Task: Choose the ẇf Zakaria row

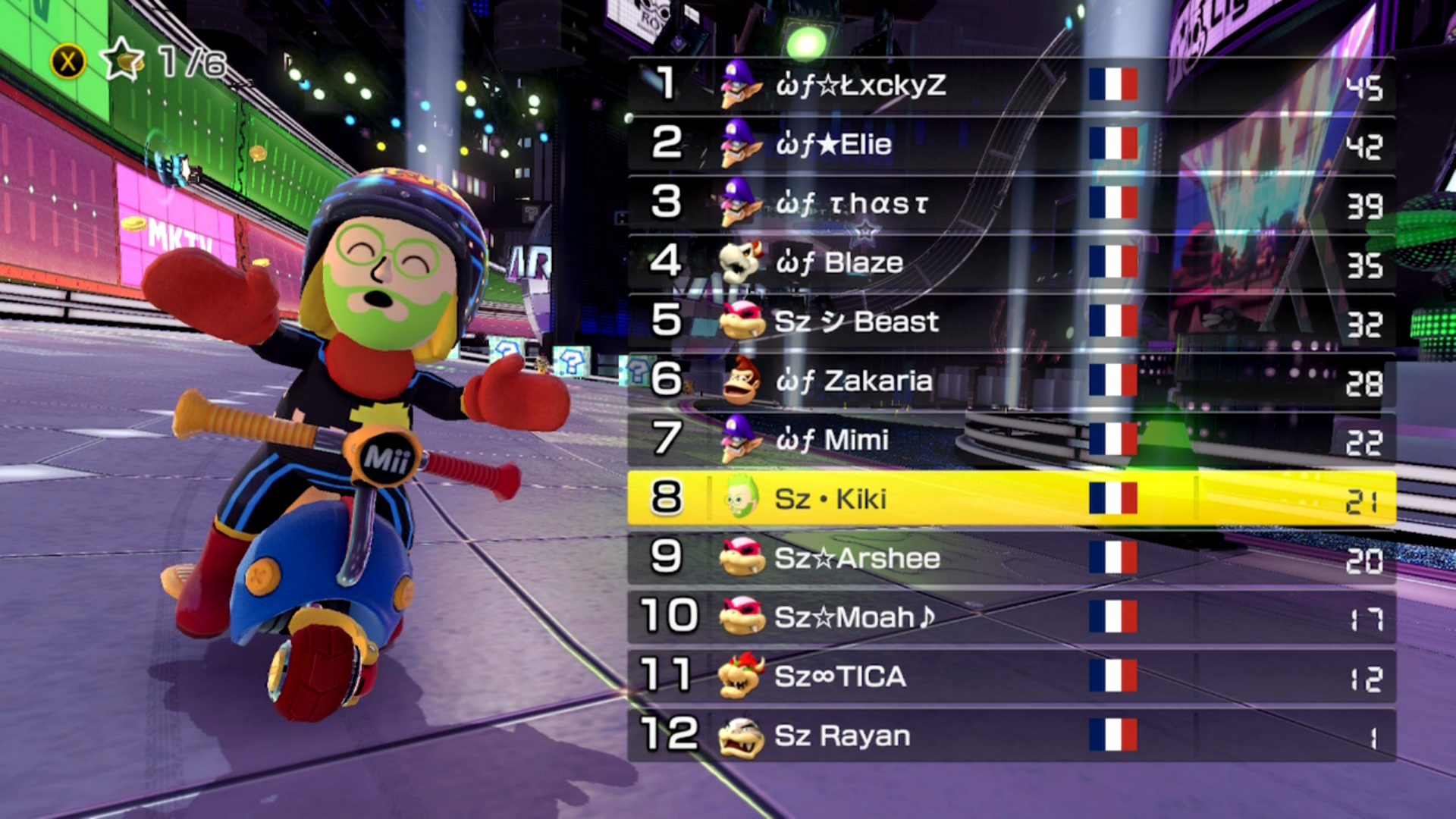Action: (1012, 381)
